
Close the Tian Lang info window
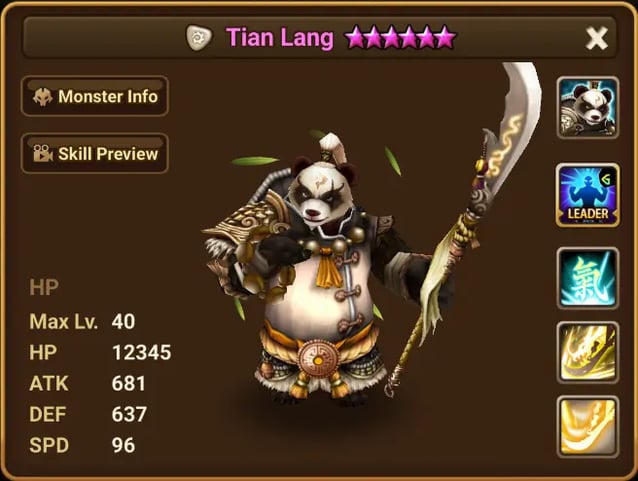coord(597,38)
